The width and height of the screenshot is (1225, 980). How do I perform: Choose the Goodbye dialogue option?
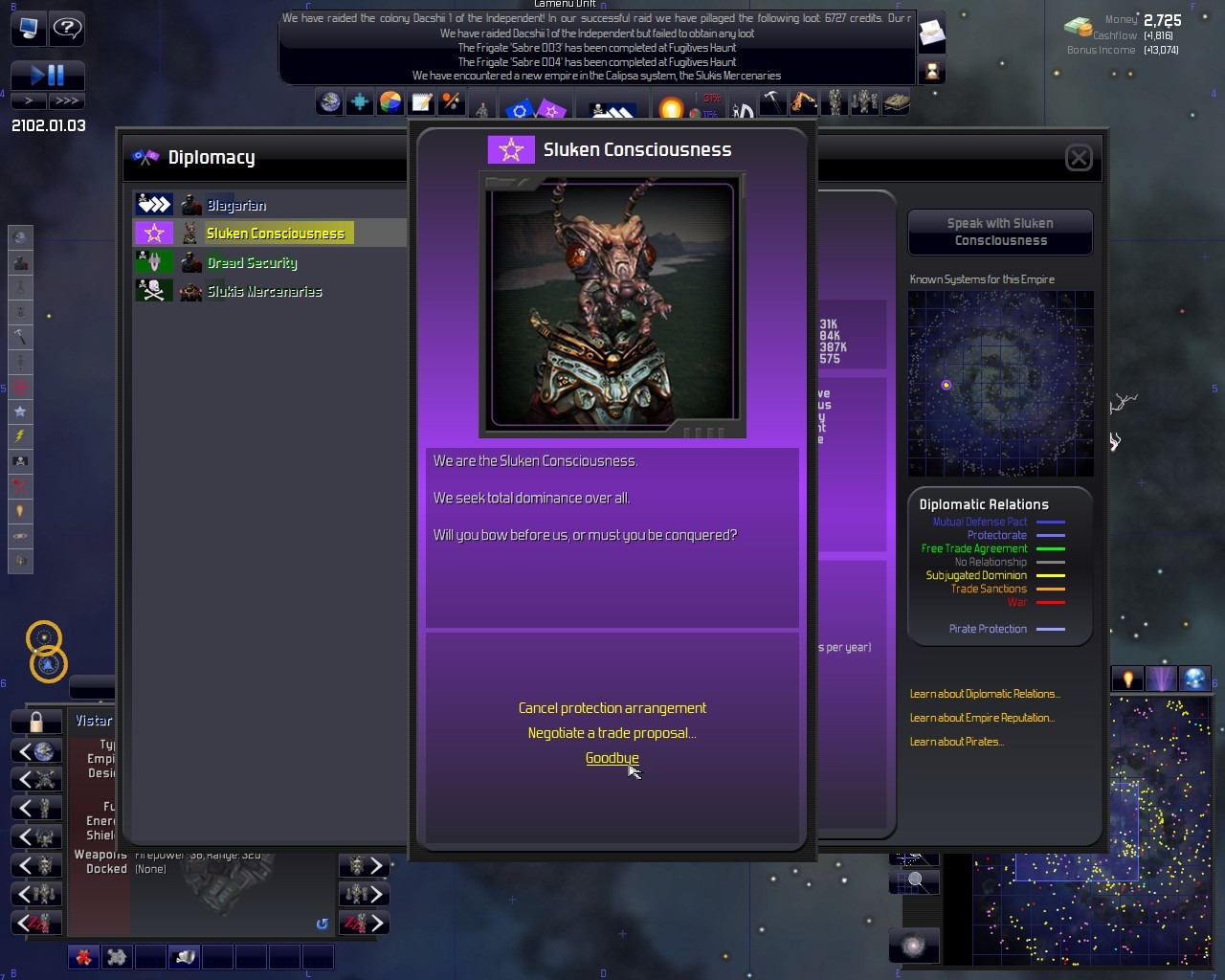click(612, 758)
